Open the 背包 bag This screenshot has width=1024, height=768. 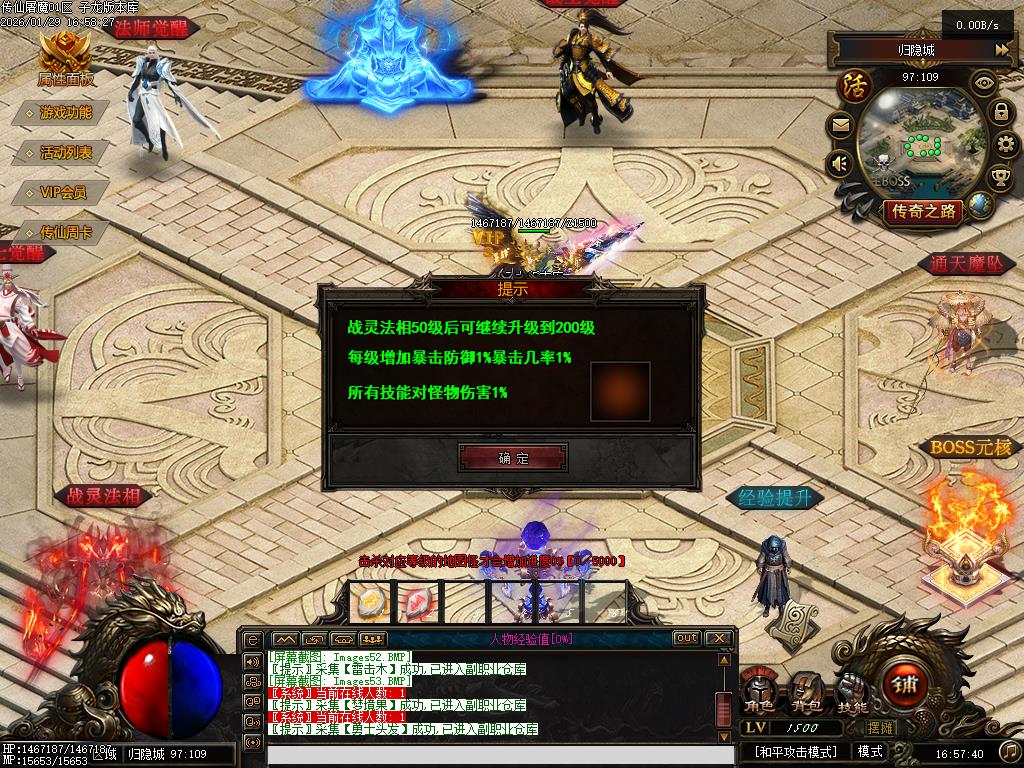[x=806, y=691]
